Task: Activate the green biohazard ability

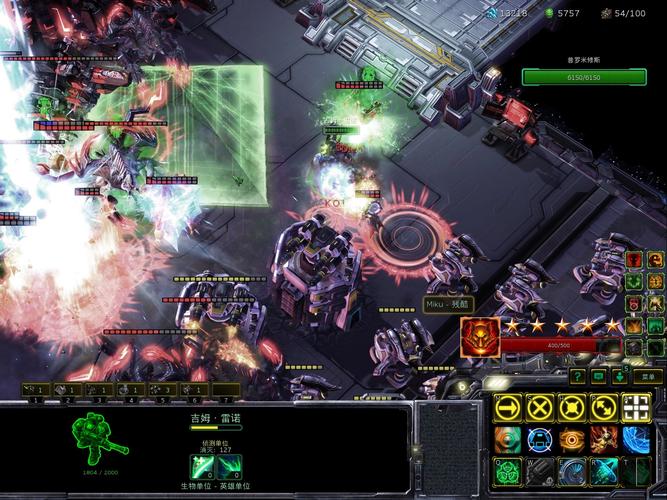Action: 508,471
